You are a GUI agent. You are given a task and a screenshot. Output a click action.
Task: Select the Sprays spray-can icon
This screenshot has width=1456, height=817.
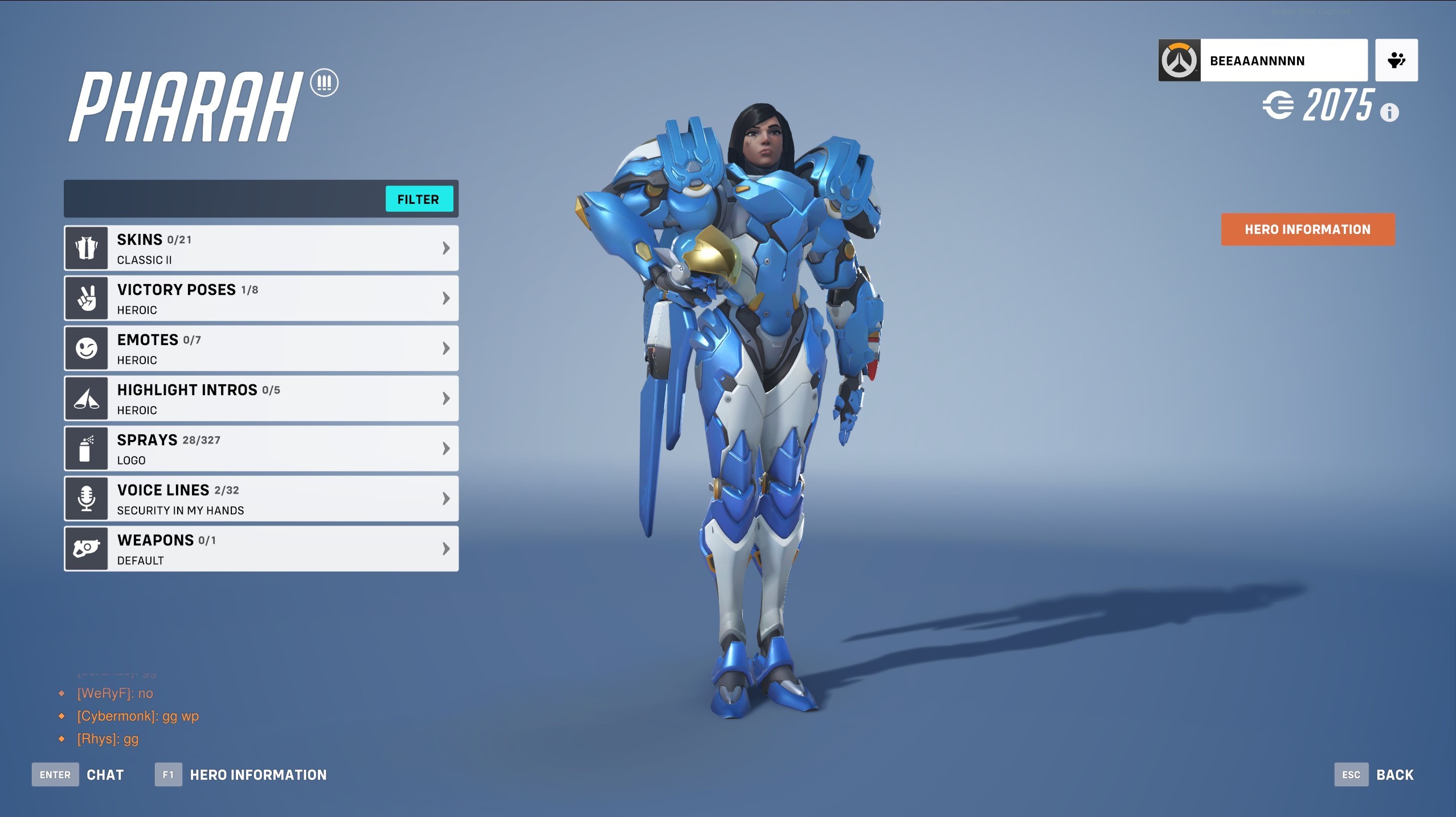pyautogui.click(x=86, y=448)
